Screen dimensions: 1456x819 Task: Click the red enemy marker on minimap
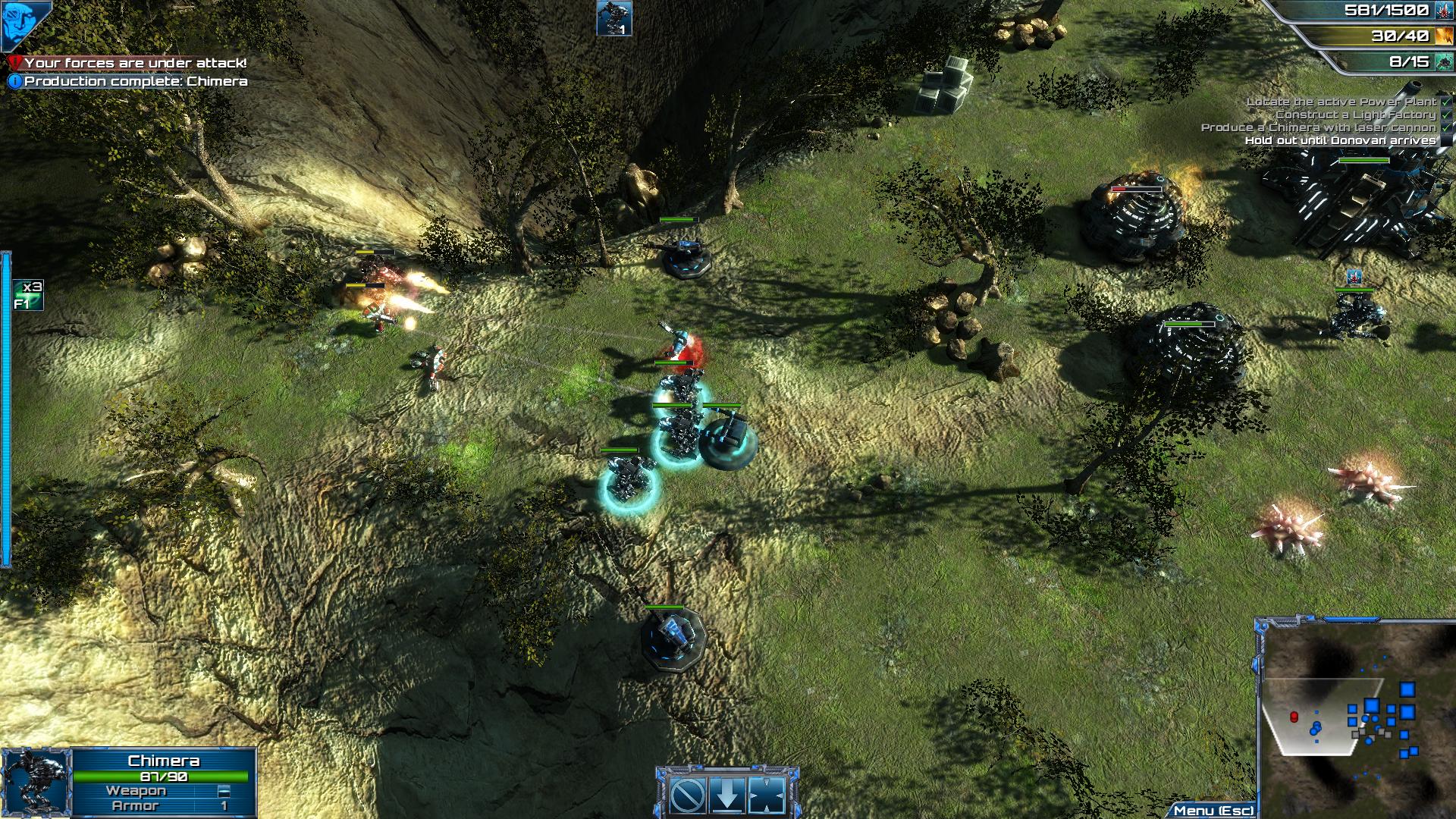coord(1294,717)
